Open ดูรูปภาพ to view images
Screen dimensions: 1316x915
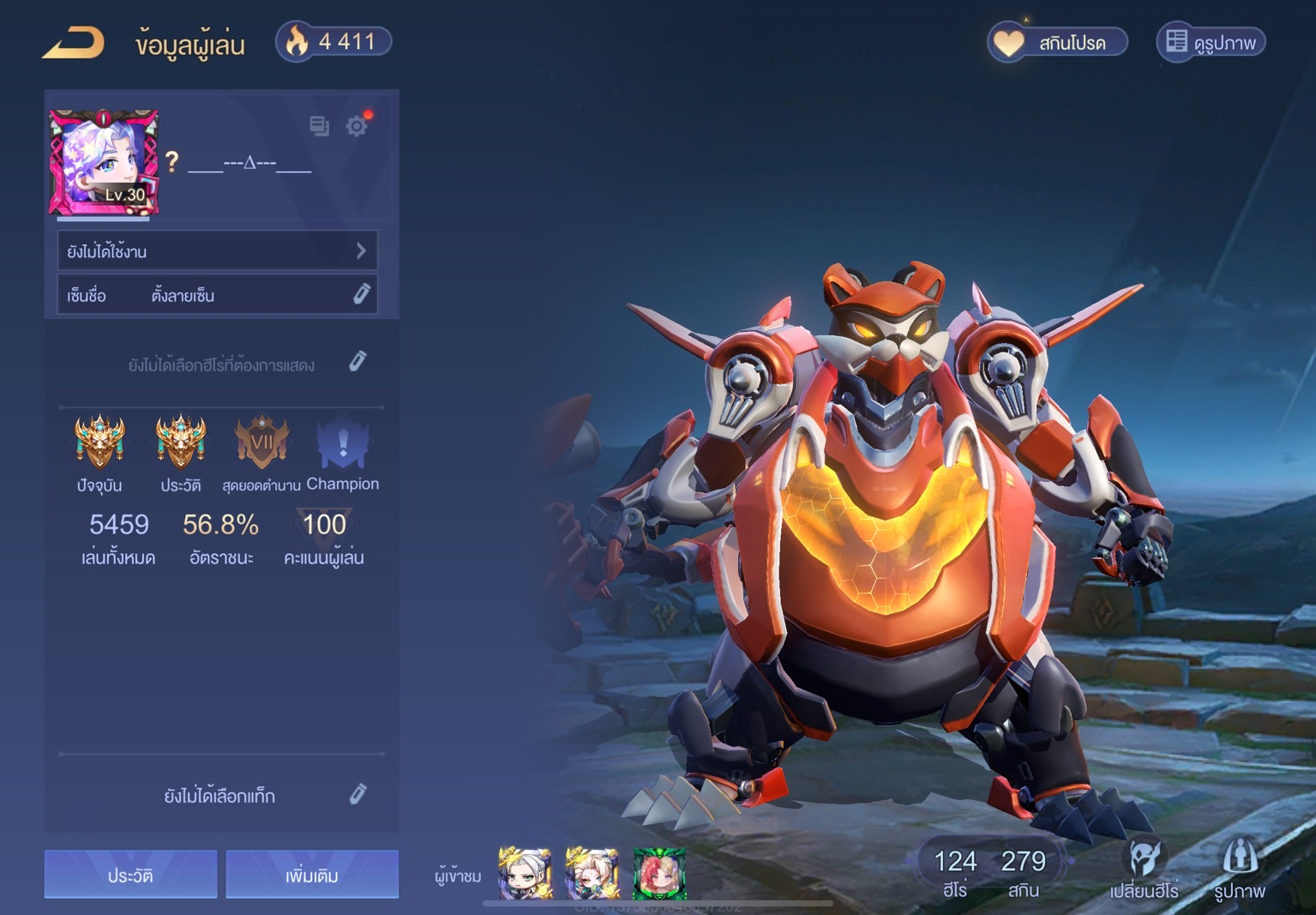point(1210,40)
